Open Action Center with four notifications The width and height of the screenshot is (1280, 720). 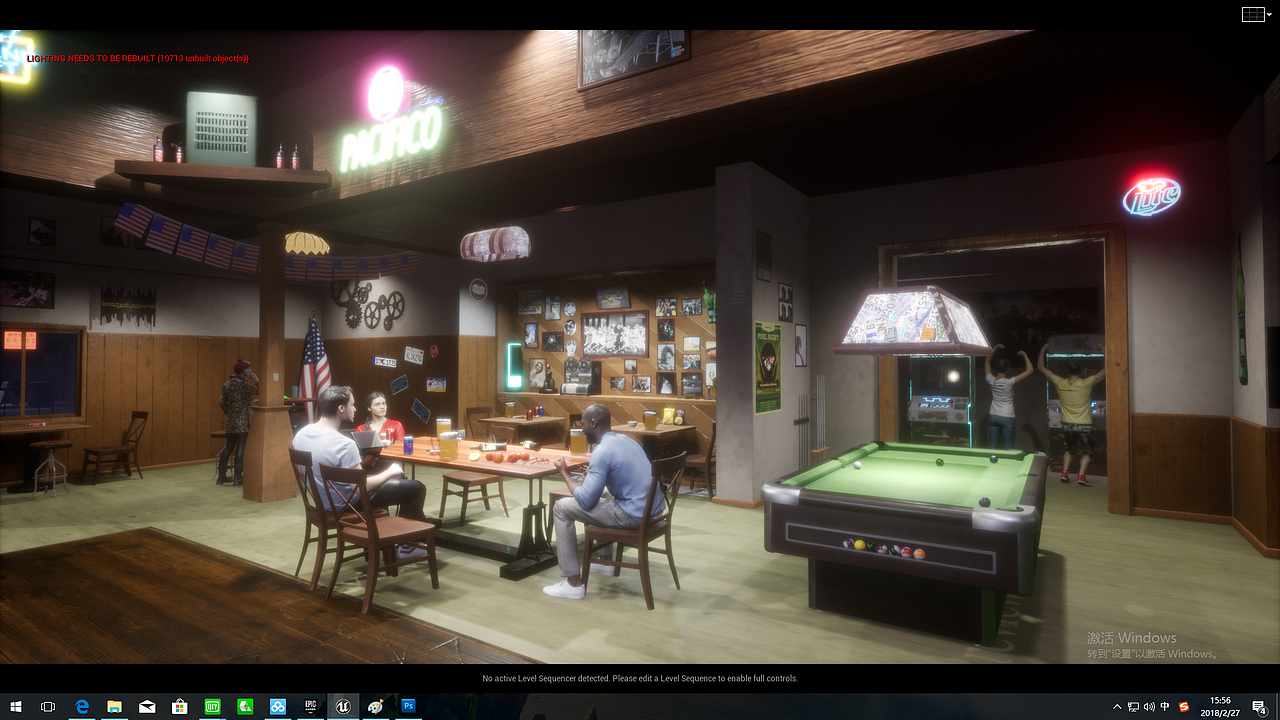click(1259, 706)
